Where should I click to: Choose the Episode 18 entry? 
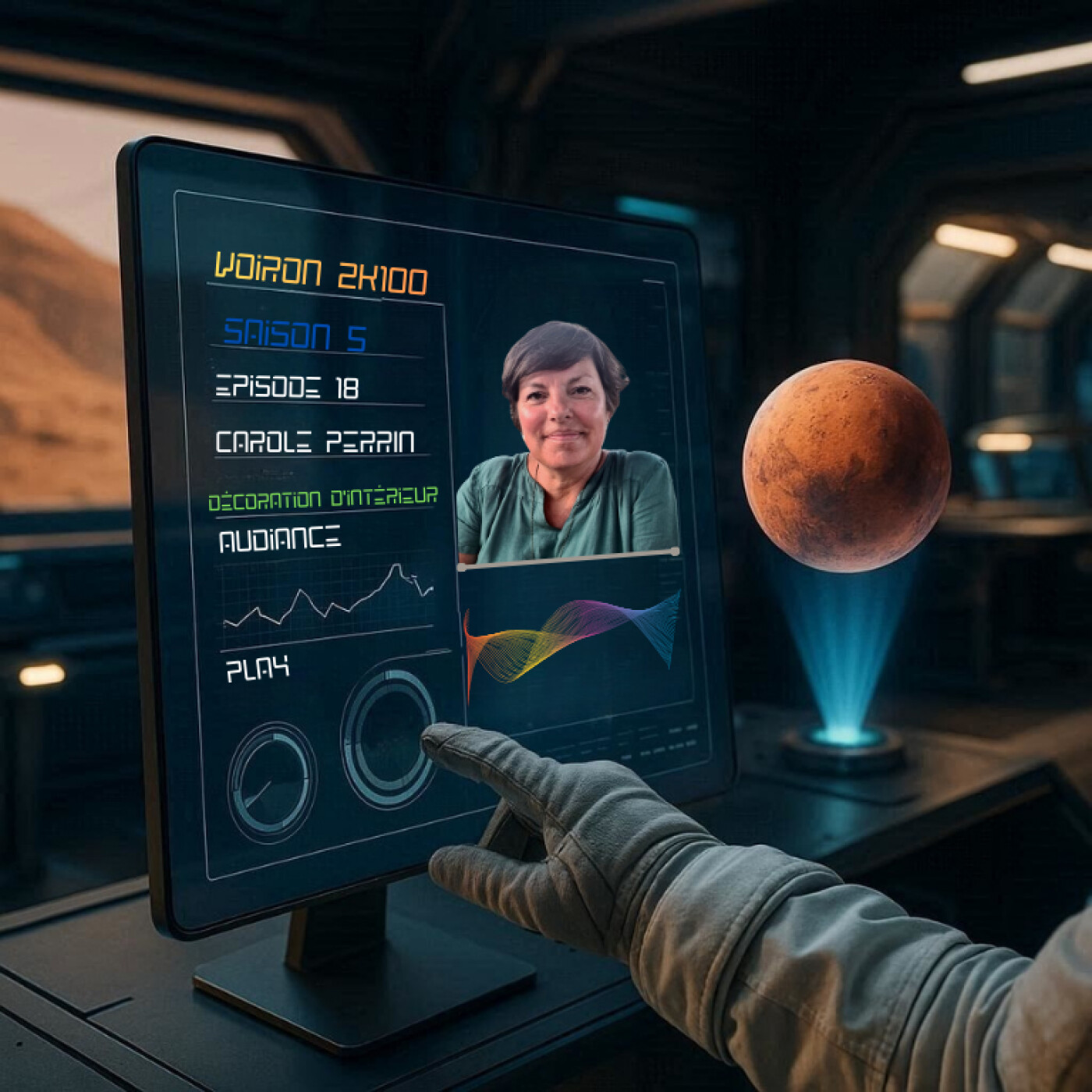(287, 387)
